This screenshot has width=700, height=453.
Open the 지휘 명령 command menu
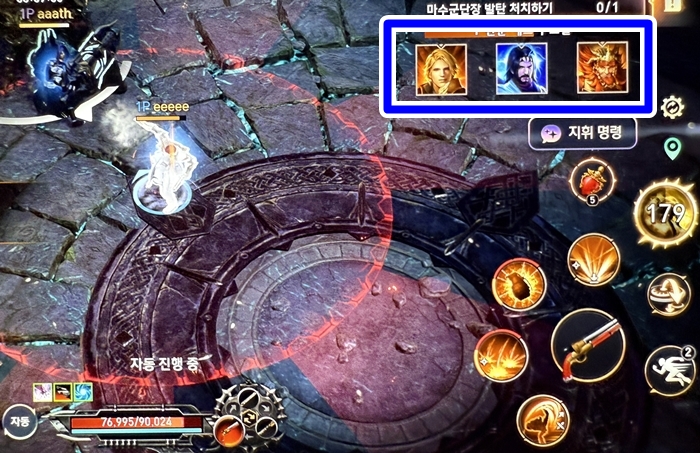coord(583,133)
